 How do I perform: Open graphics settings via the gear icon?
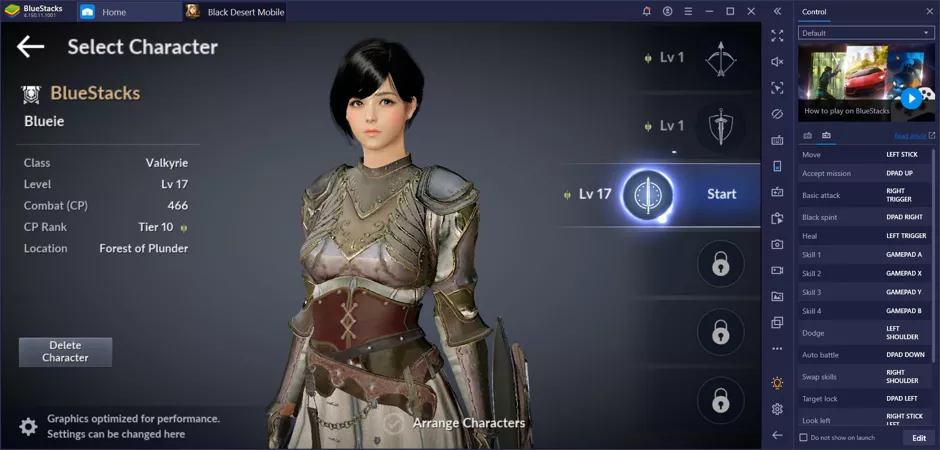point(29,426)
